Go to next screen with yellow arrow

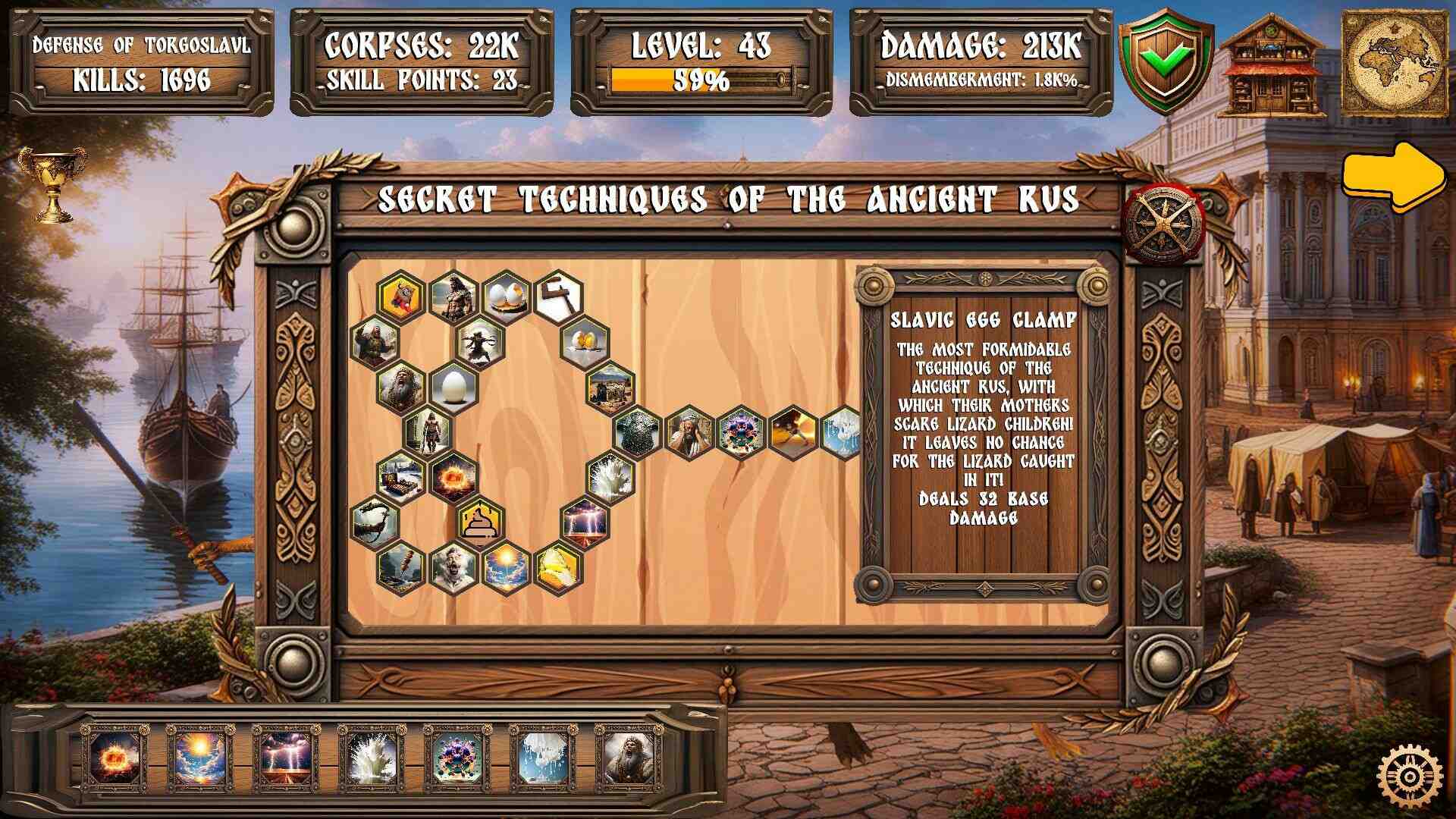[x=1394, y=177]
